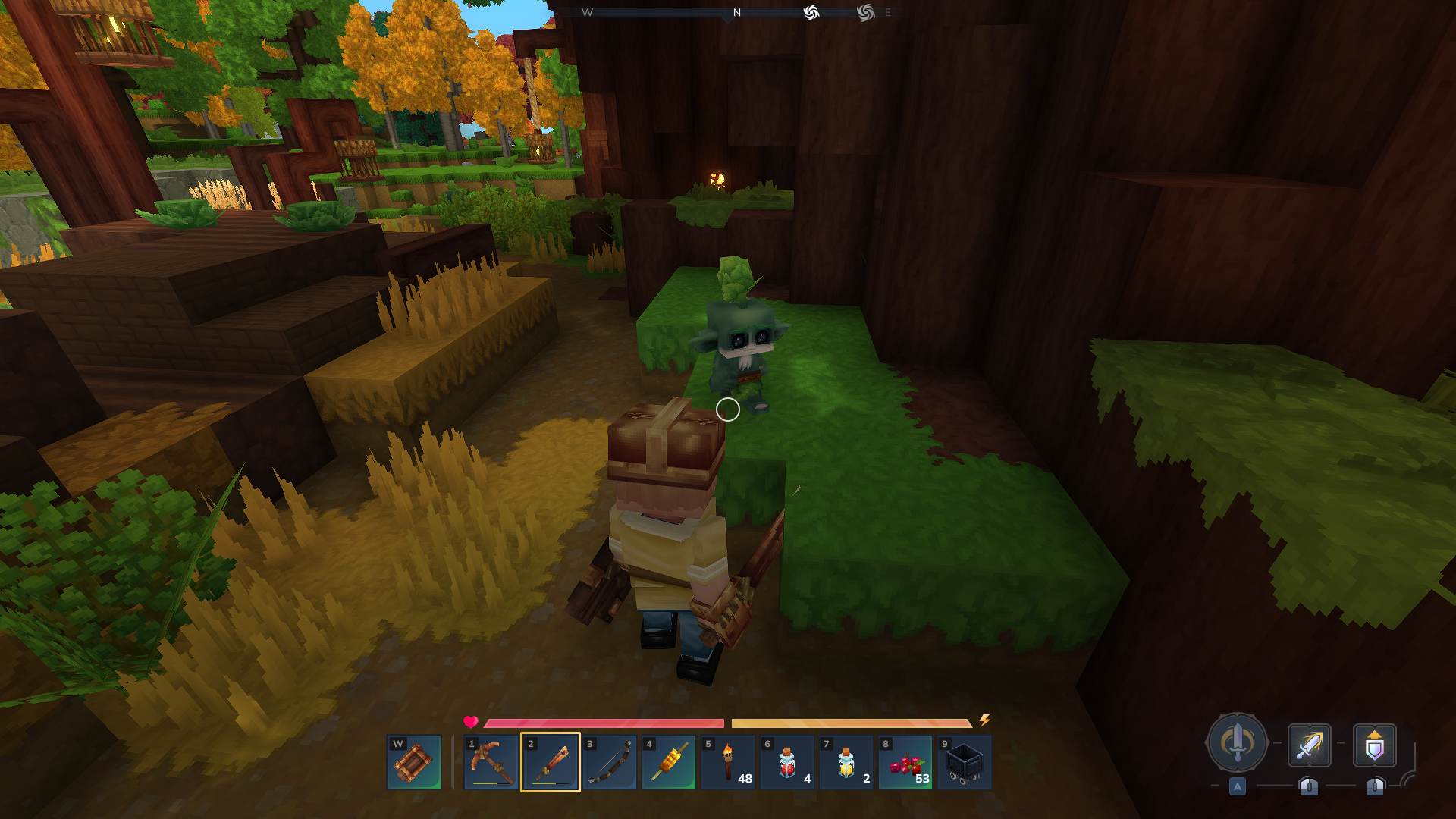The width and height of the screenshot is (1456, 819).
Task: Use the glowing sword attack ability
Action: [1309, 745]
